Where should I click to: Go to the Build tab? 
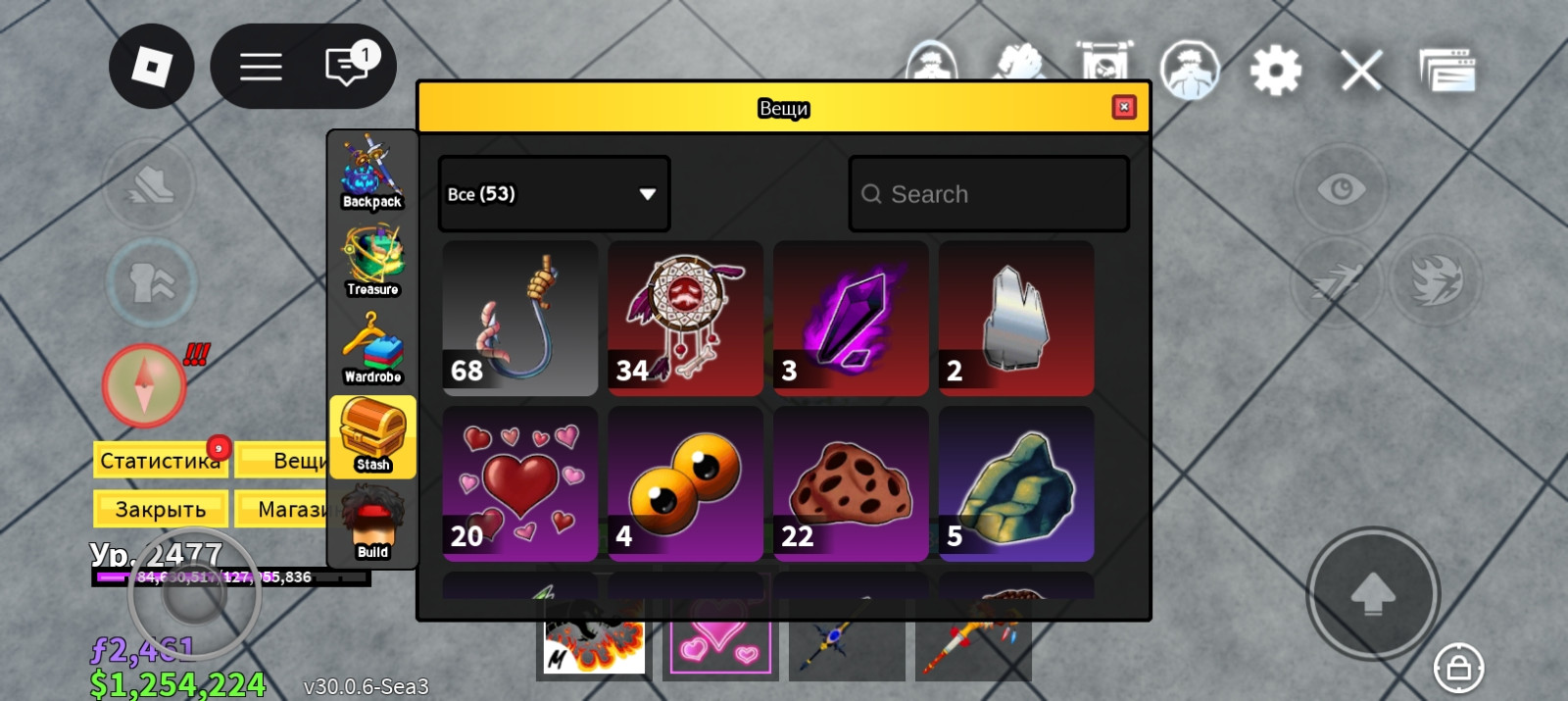coord(372,524)
